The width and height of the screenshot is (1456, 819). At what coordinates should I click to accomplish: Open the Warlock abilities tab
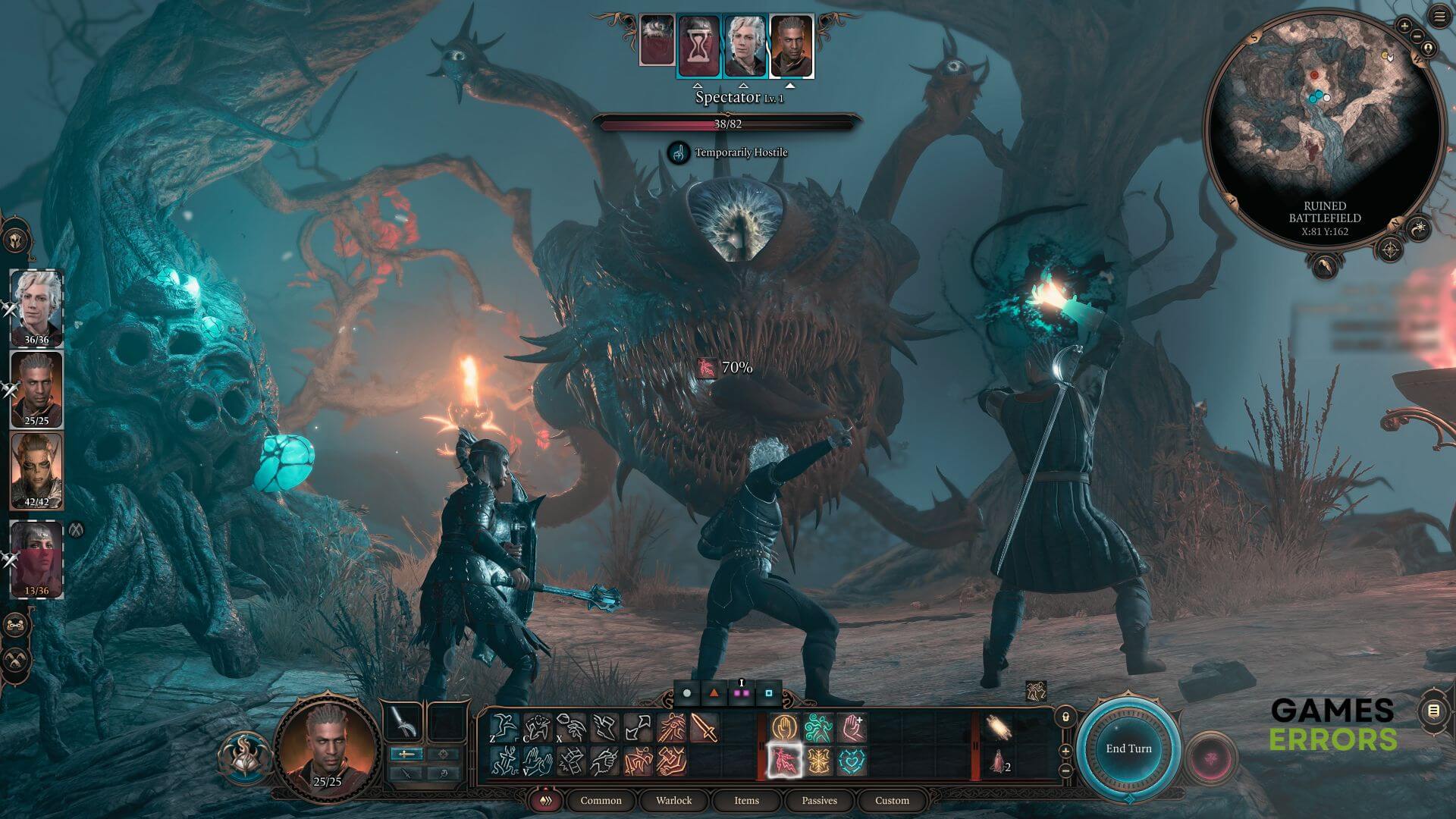tap(673, 800)
